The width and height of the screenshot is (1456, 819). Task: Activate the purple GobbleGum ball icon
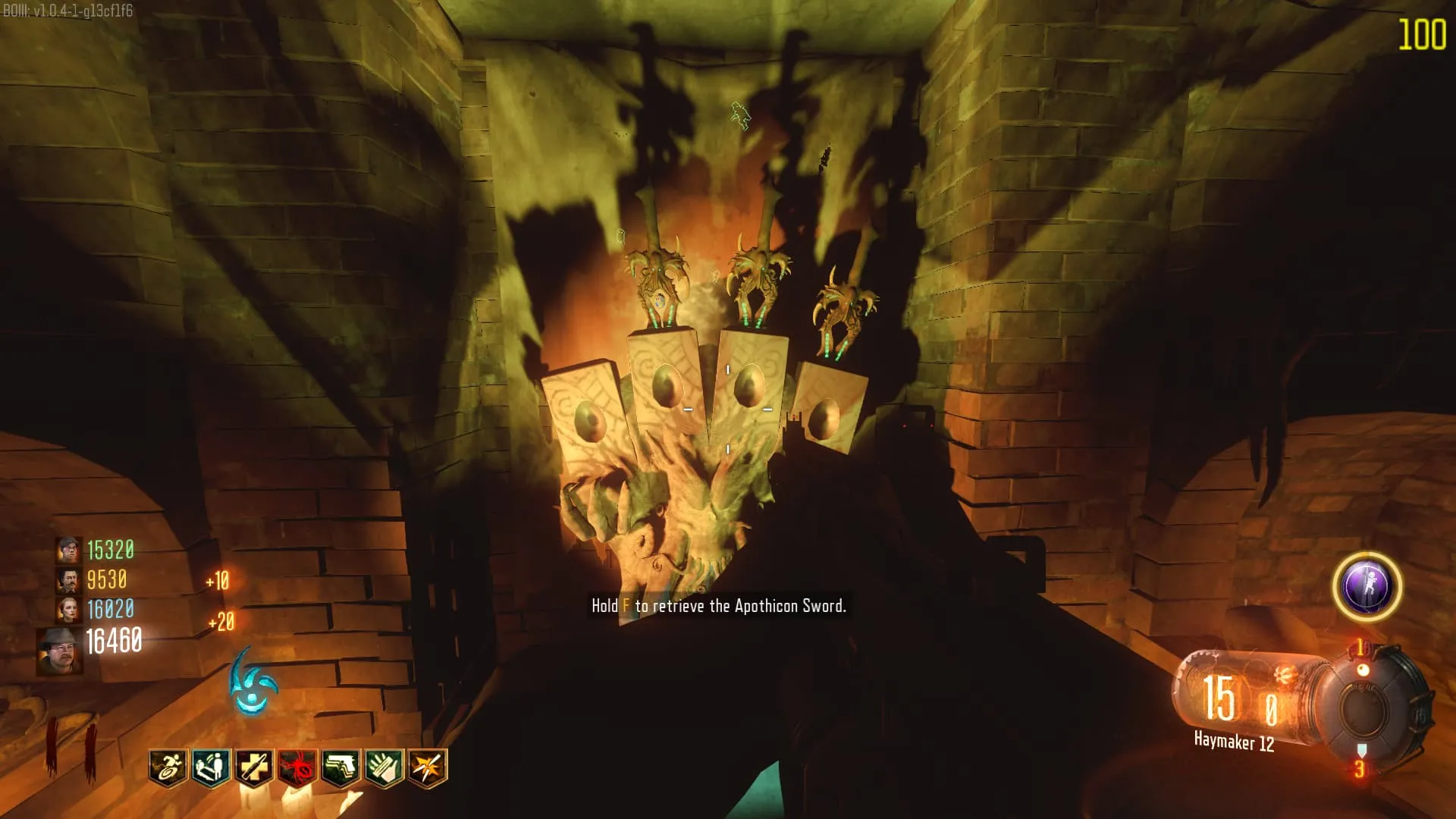coord(1367,586)
